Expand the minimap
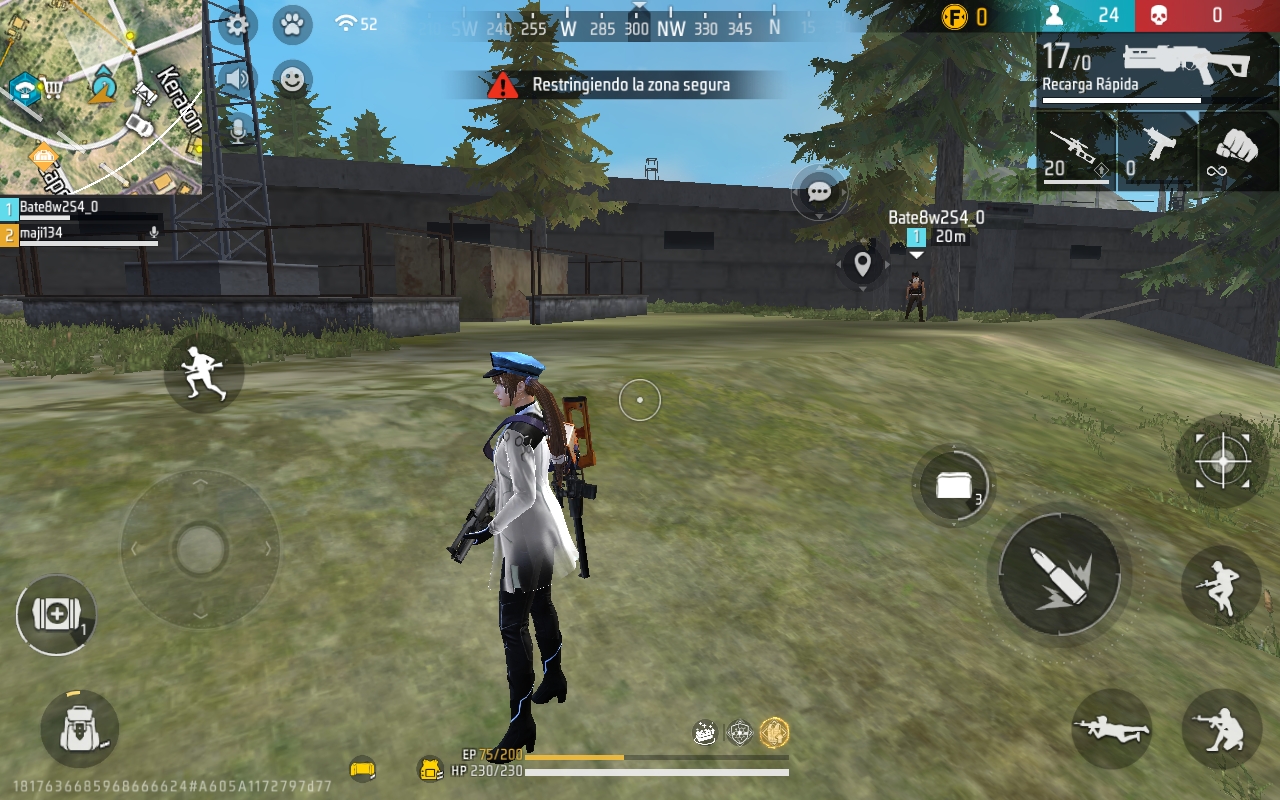Screen dimensions: 1280x800 pyautogui.click(x=100, y=95)
